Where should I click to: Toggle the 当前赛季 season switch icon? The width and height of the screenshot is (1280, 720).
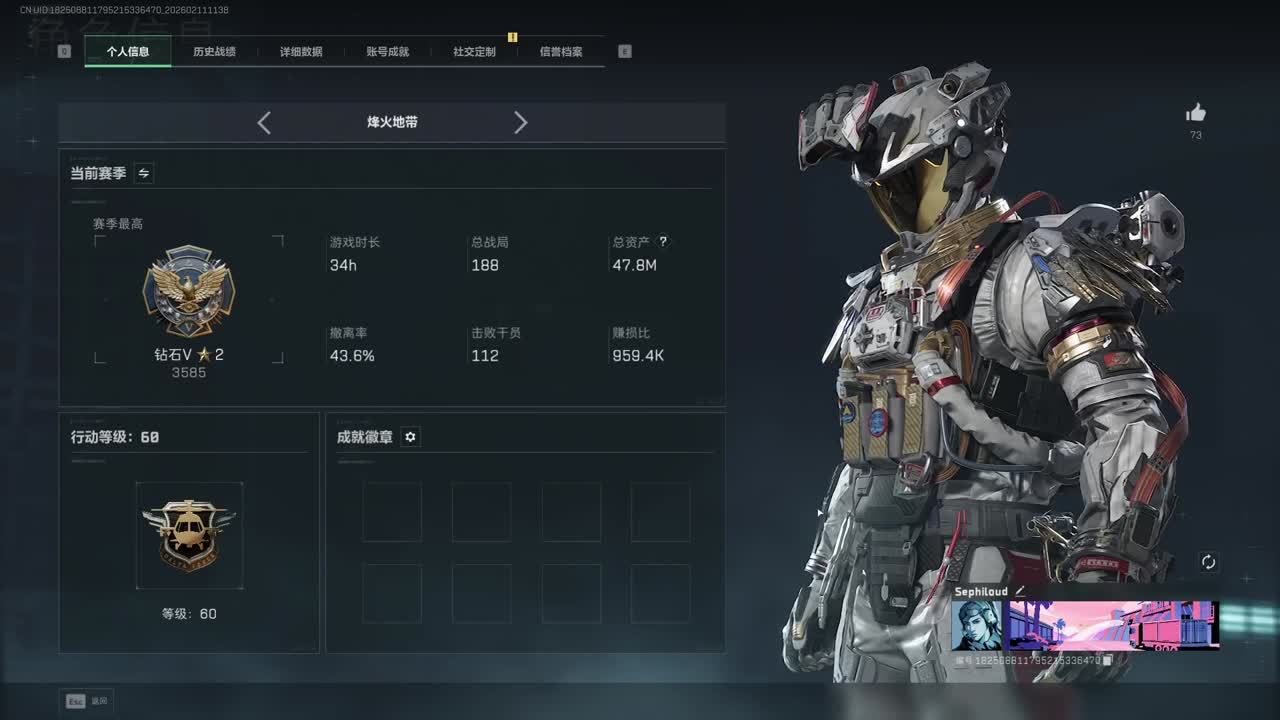pyautogui.click(x=144, y=173)
